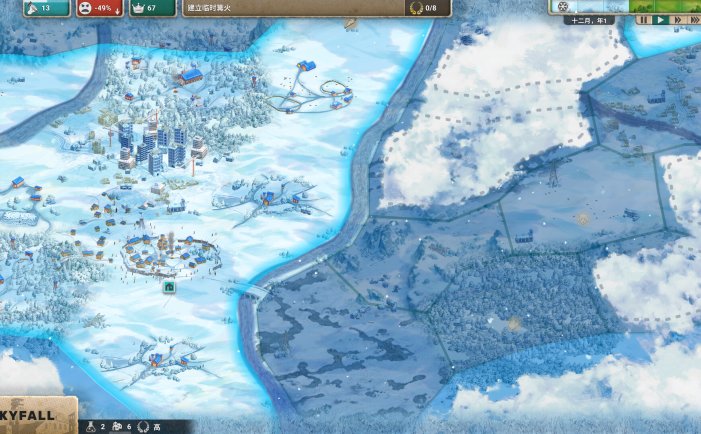Click the factory production counter
This screenshot has height=434, width=701.
pos(121,427)
